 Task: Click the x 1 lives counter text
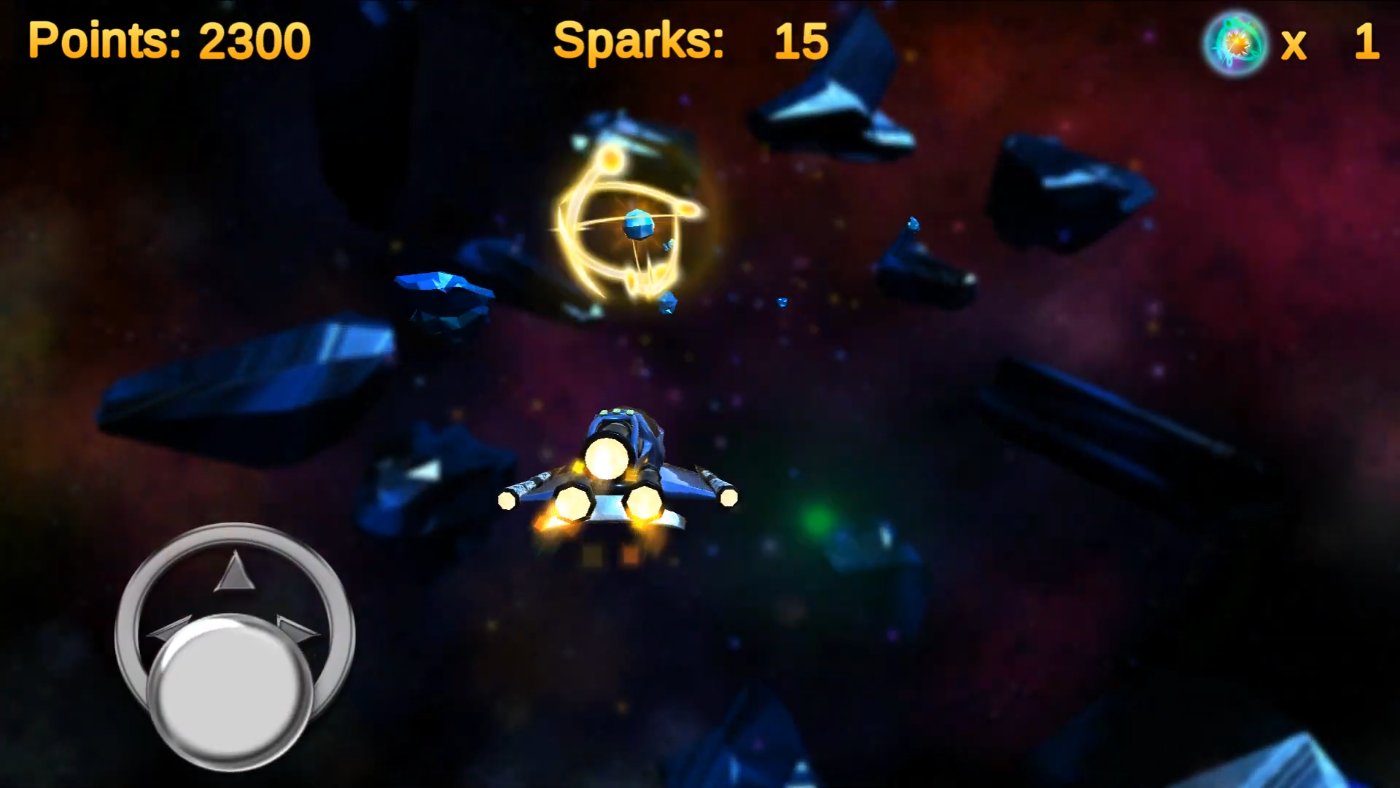[1328, 42]
